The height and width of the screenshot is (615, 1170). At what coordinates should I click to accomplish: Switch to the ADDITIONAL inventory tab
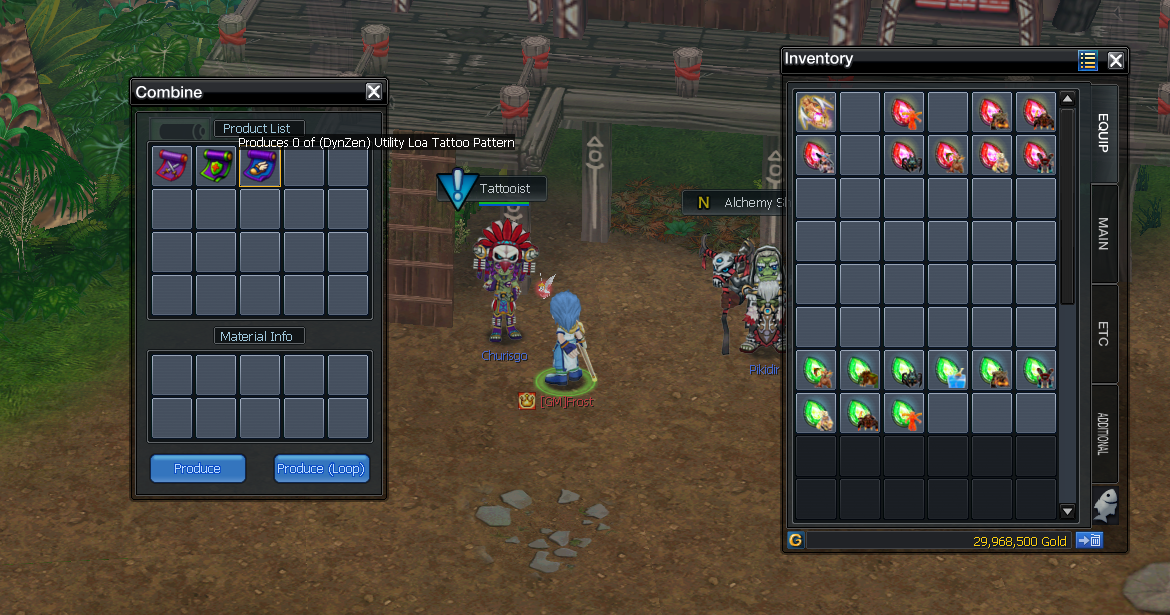(x=1104, y=434)
